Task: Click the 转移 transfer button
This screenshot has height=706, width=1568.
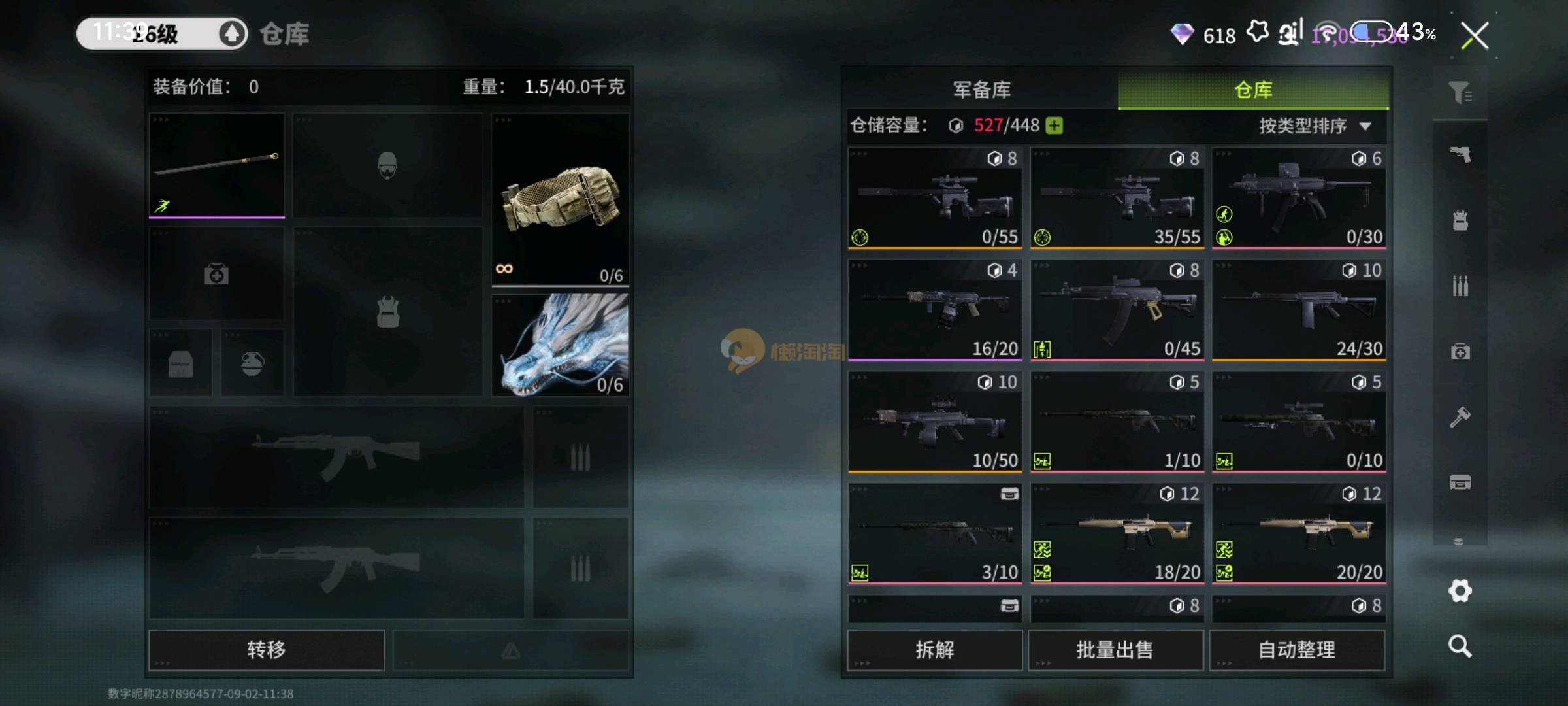Action: coord(267,650)
